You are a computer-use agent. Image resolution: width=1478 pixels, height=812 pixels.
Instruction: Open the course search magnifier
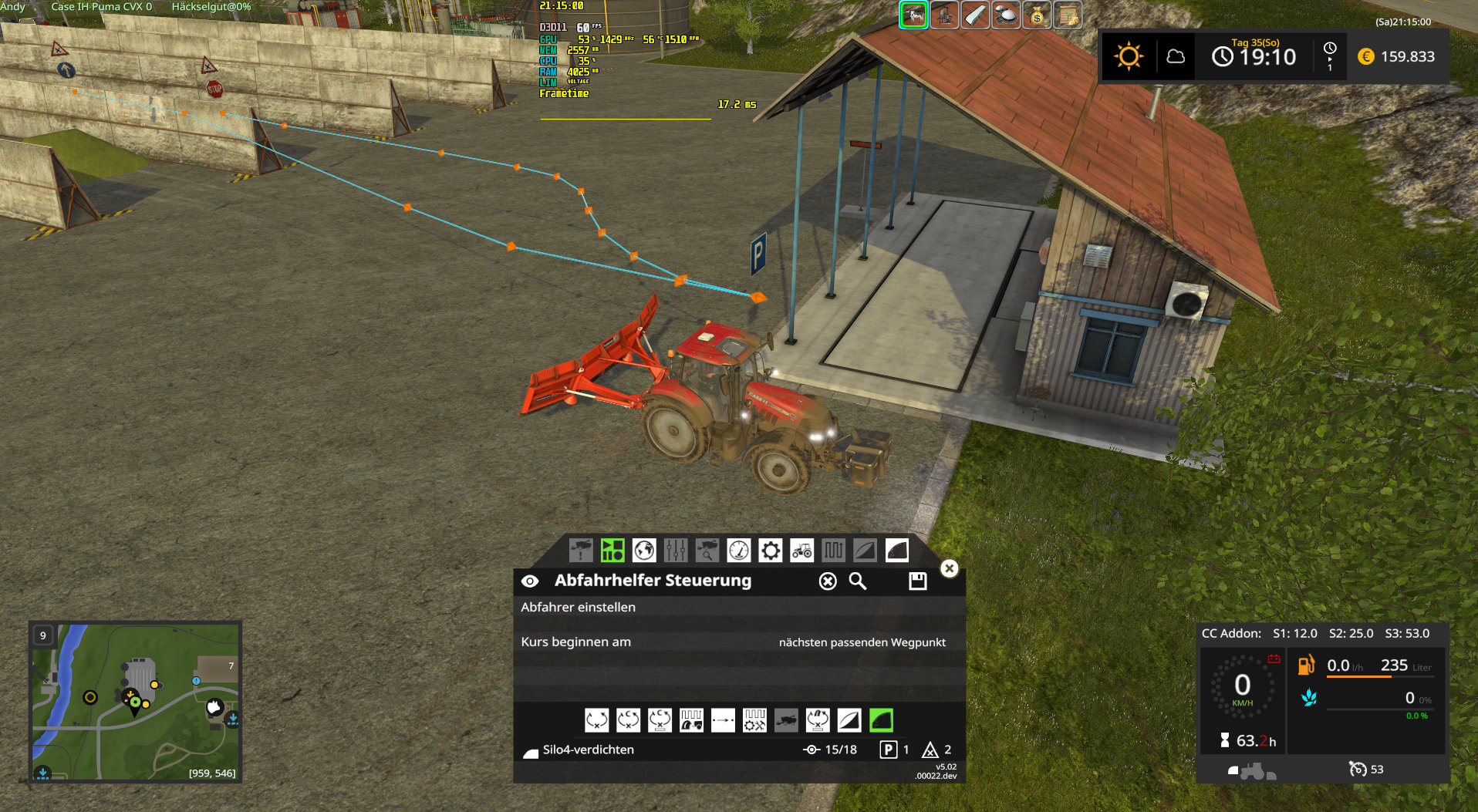tap(858, 581)
